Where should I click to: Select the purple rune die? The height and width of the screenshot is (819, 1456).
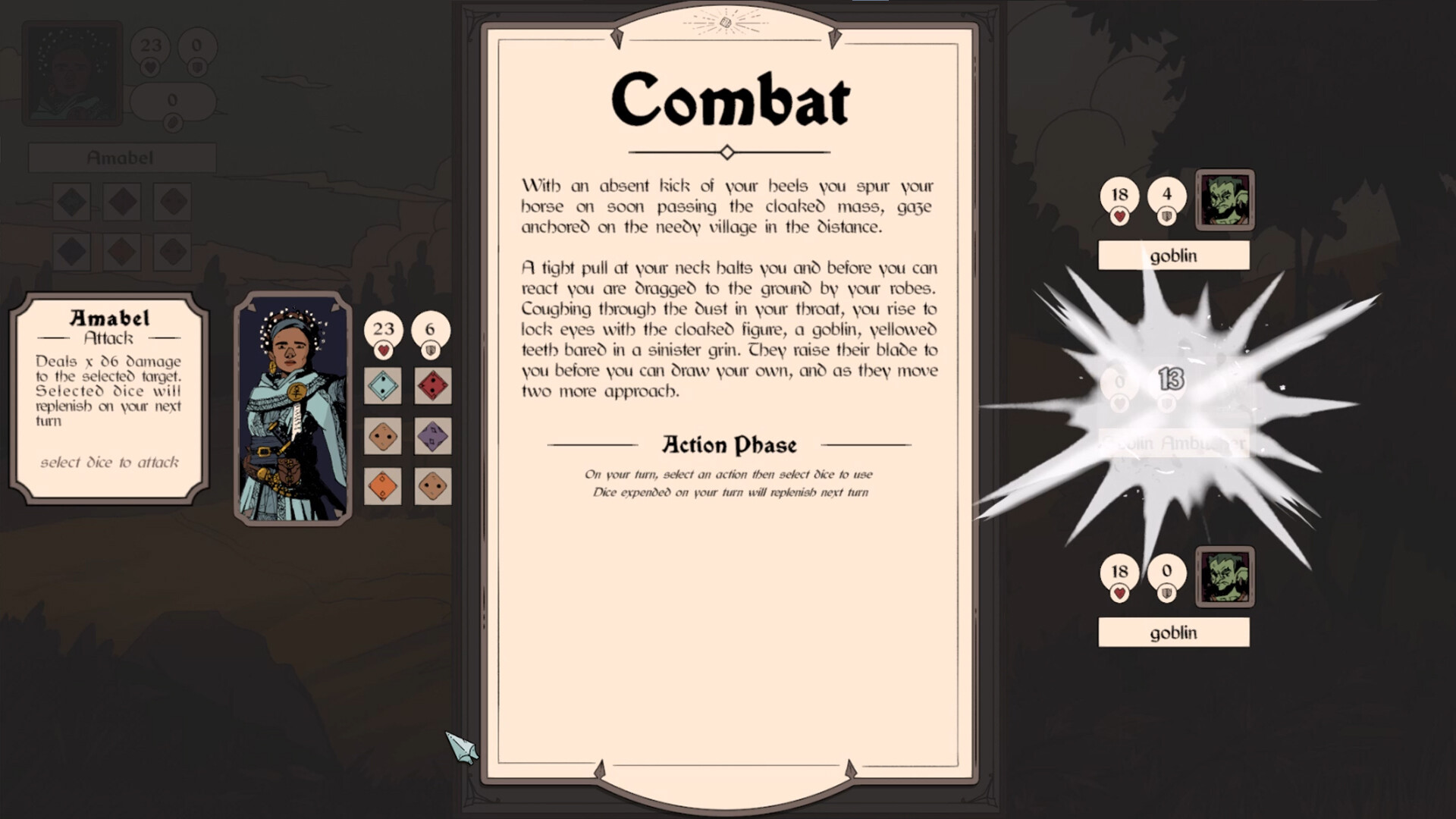[x=434, y=436]
